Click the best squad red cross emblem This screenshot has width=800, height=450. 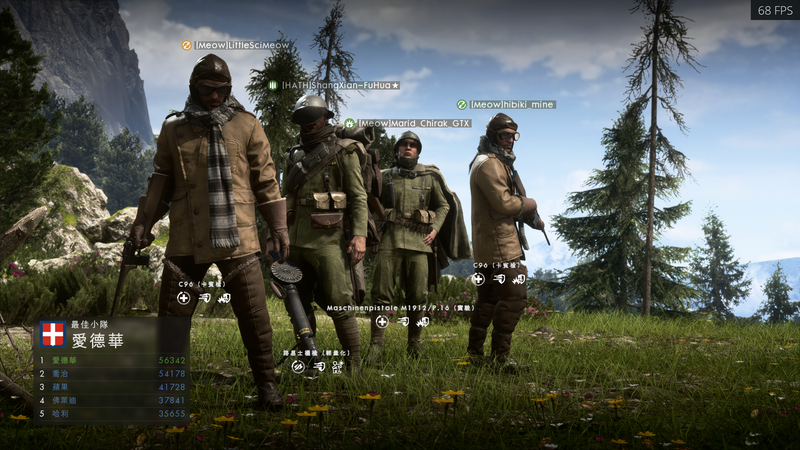pos(53,334)
